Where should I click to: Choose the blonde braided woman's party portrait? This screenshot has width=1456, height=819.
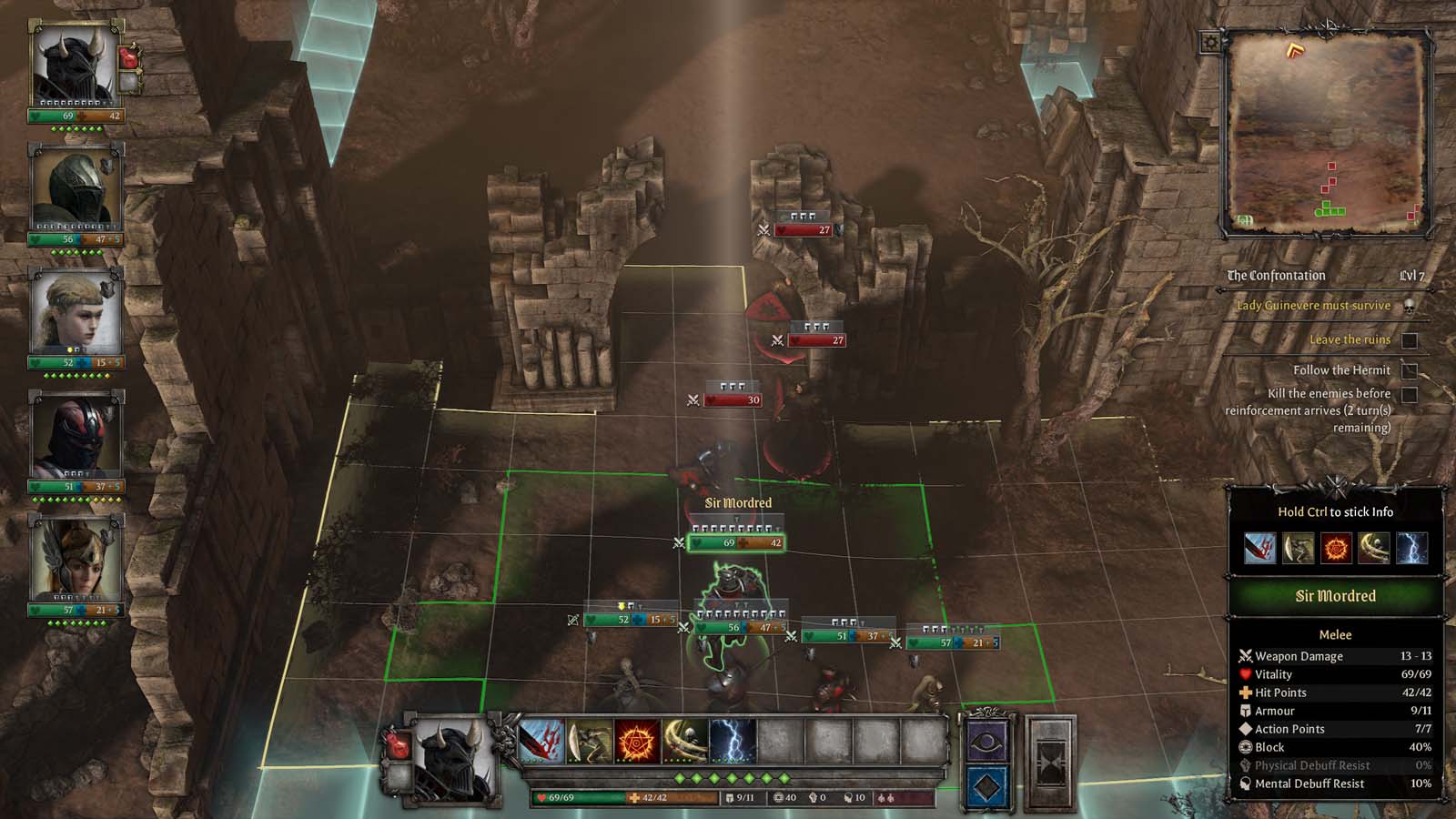75,313
